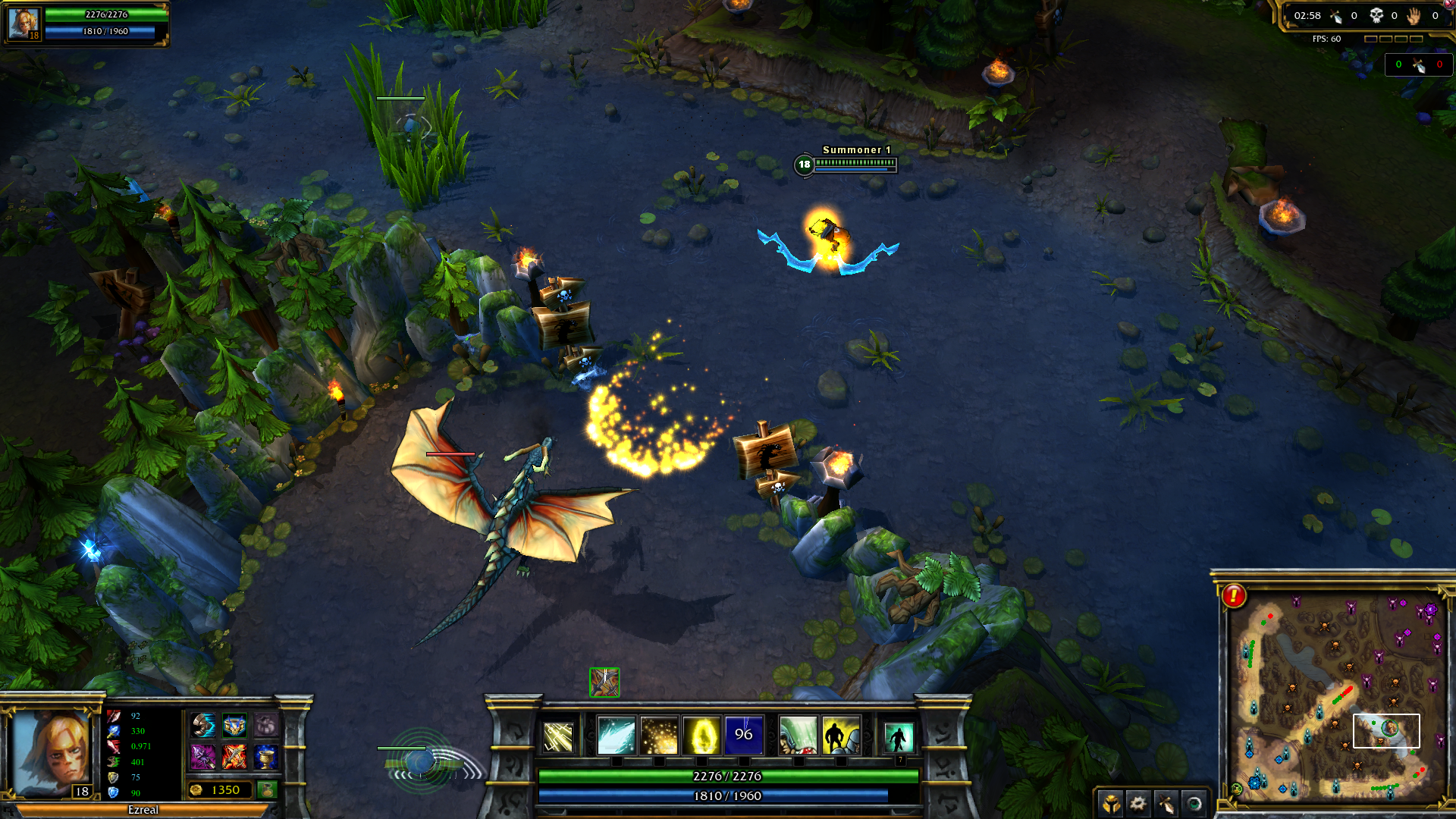1456x819 pixels.
Task: Click the ultimate ability on 96 cooldown
Action: 744,736
